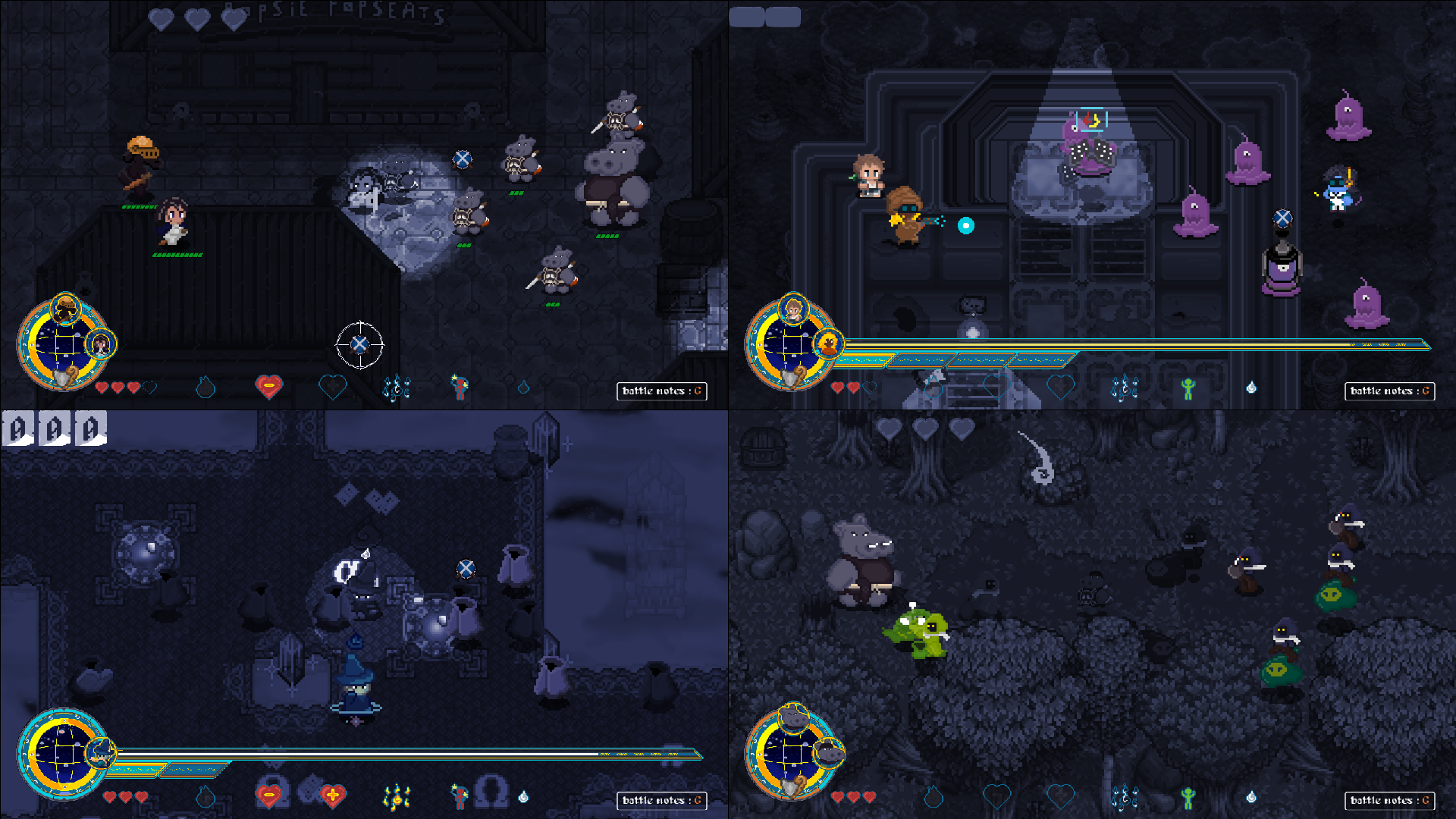Click the glowing candles spell icon
Screen dimensions: 1456x819
pyautogui.click(x=397, y=795)
